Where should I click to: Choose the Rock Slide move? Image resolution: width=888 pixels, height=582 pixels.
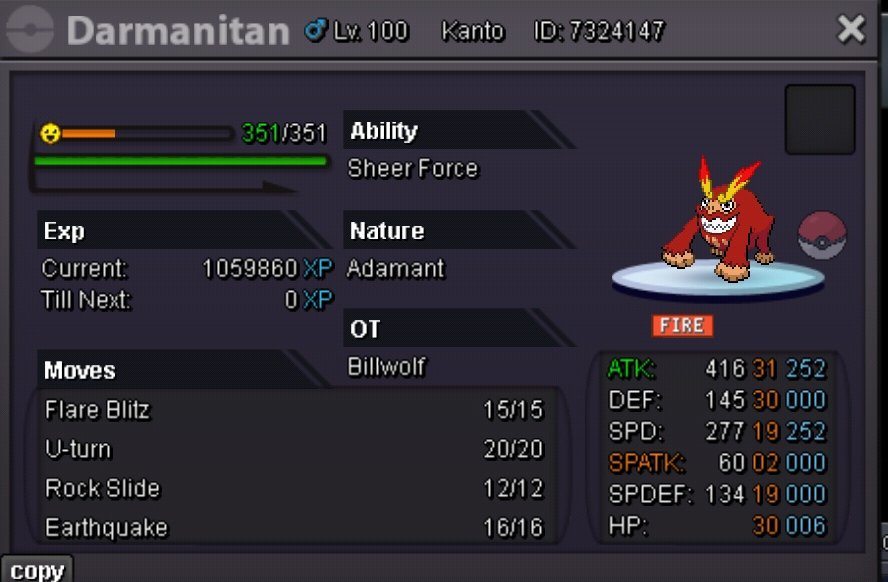tap(102, 488)
